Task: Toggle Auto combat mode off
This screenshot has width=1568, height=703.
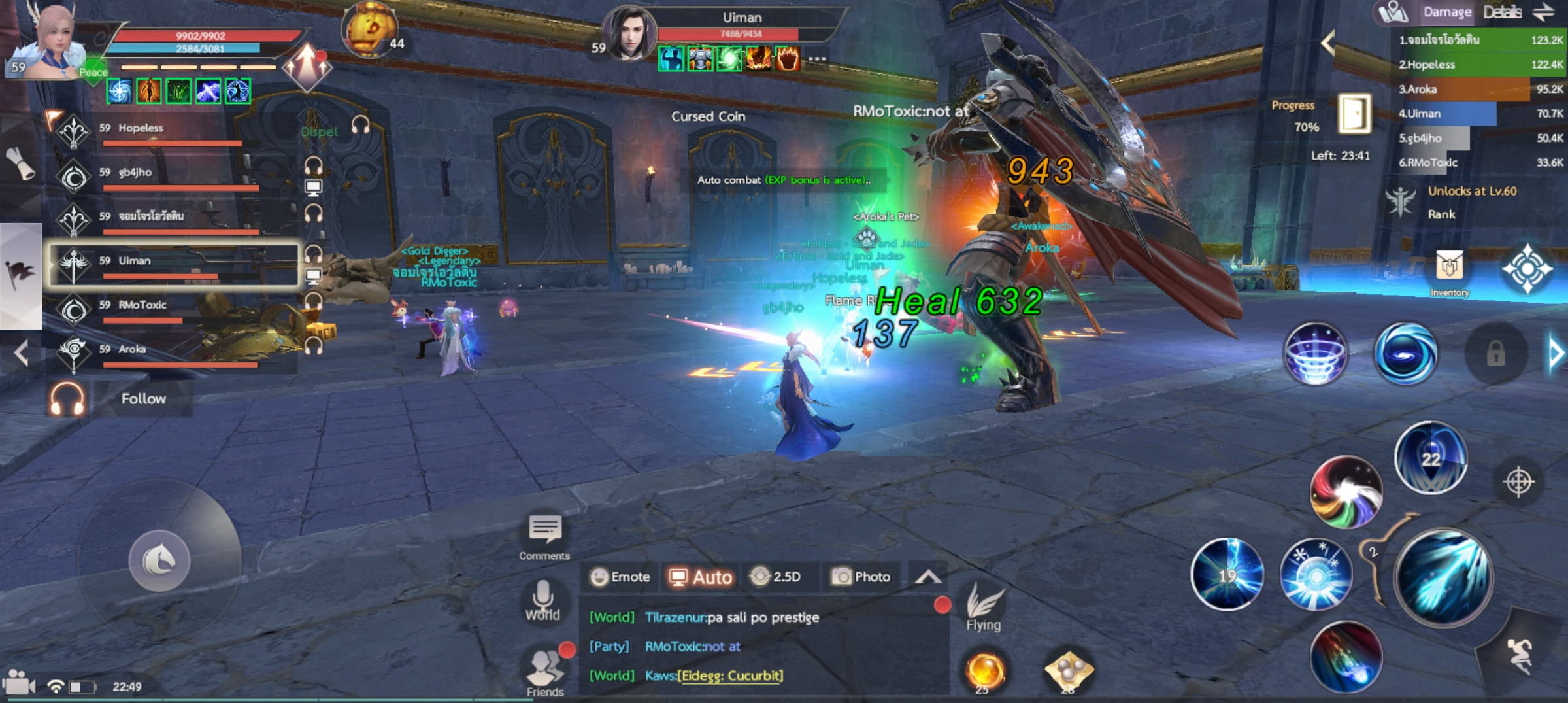Action: [700, 577]
